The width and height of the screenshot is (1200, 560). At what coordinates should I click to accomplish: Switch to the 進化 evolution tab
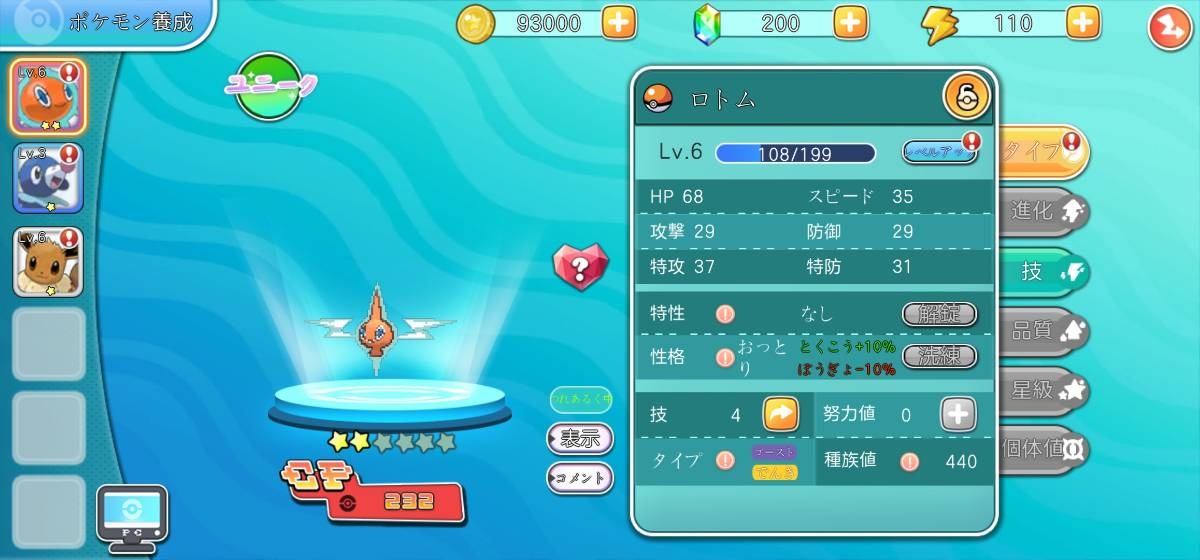tap(1045, 211)
